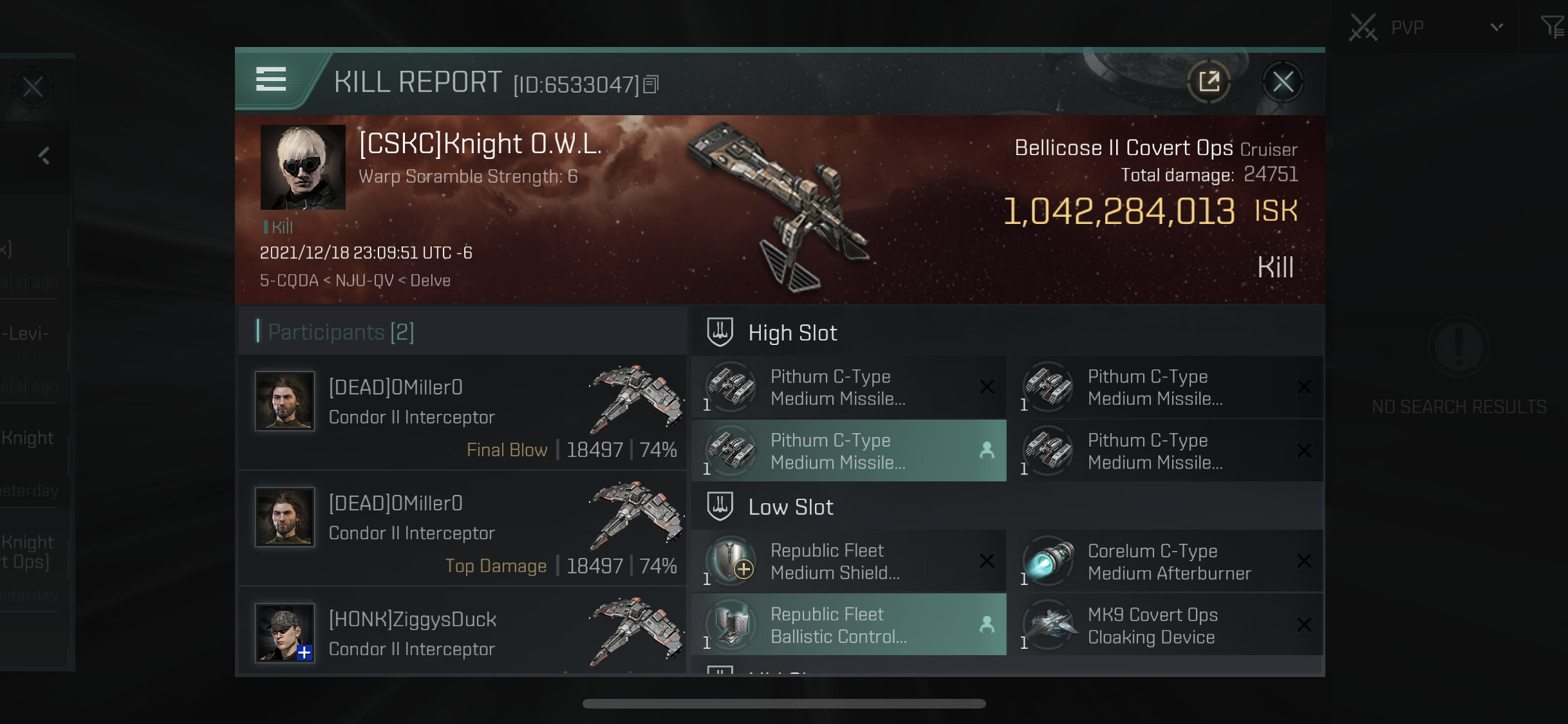Select the Top Damage participant row
The image size is (1568, 724).
click(462, 528)
